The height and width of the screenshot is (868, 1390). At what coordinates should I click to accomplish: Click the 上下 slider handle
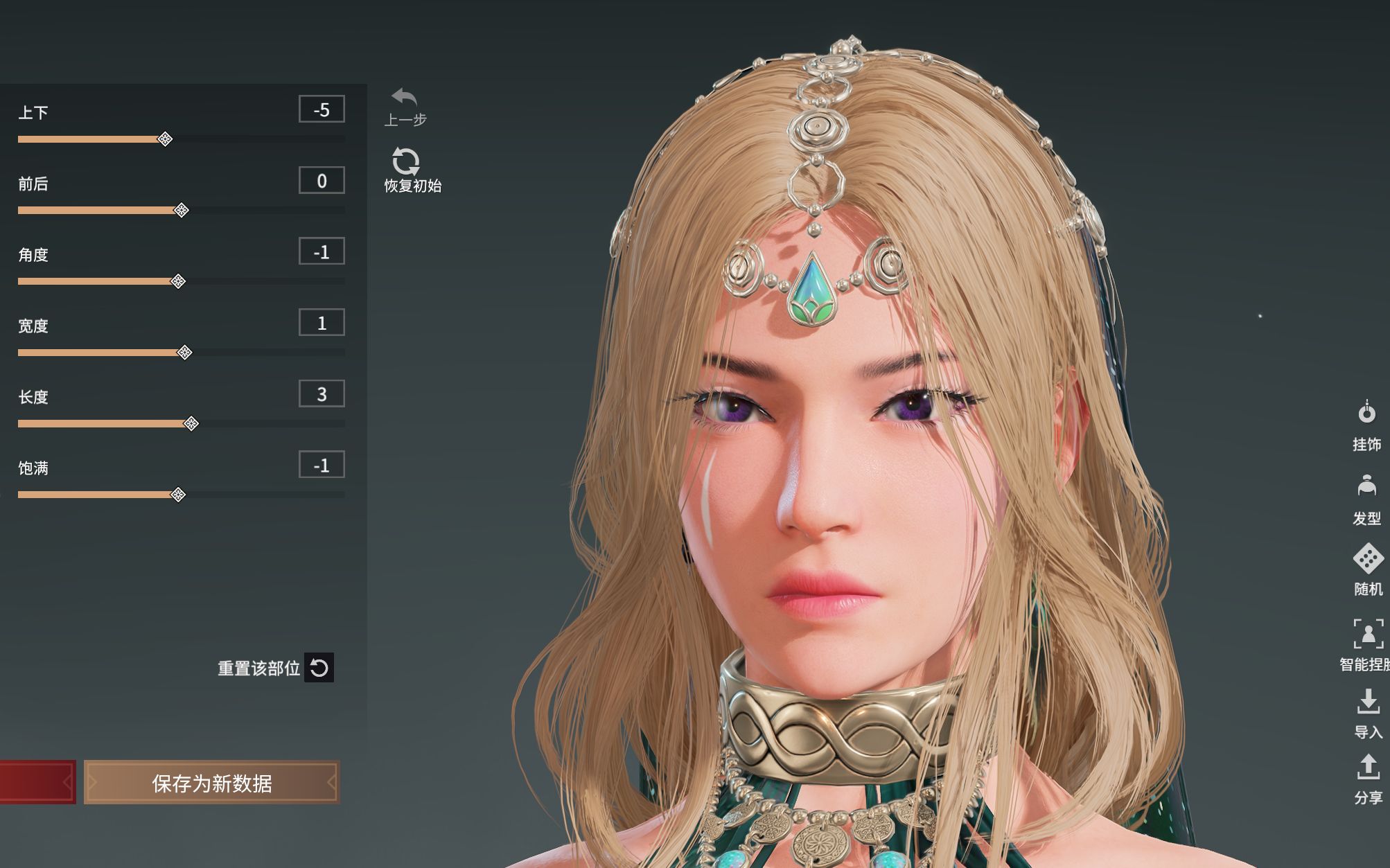click(x=165, y=139)
